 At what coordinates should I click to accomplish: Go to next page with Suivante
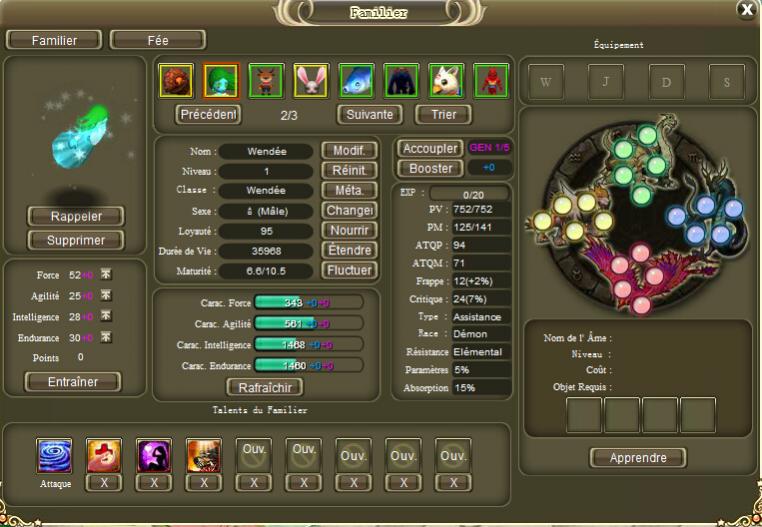pyautogui.click(x=370, y=114)
